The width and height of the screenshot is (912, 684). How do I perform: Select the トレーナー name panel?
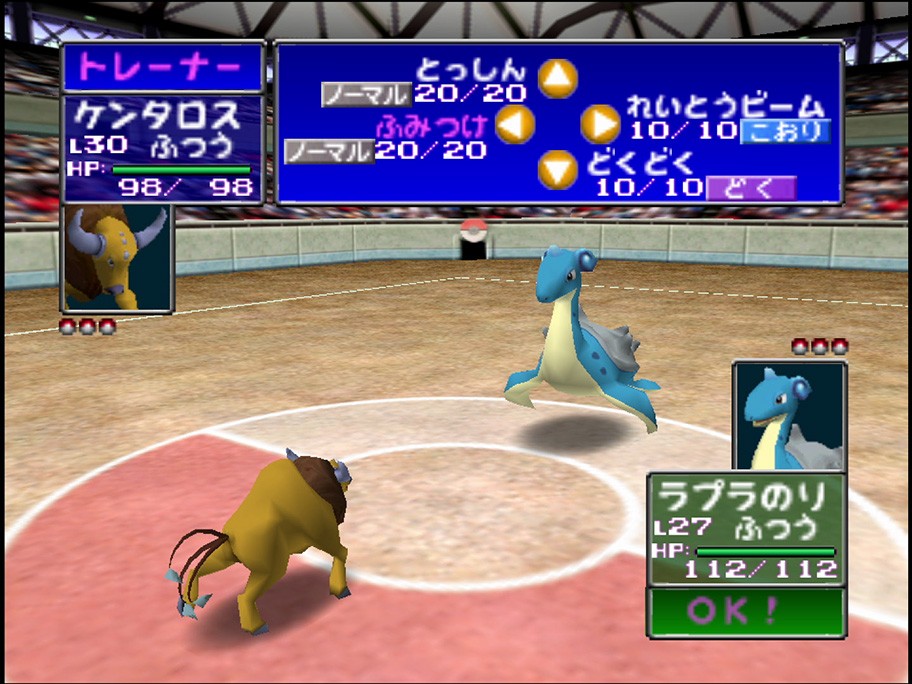click(x=162, y=68)
